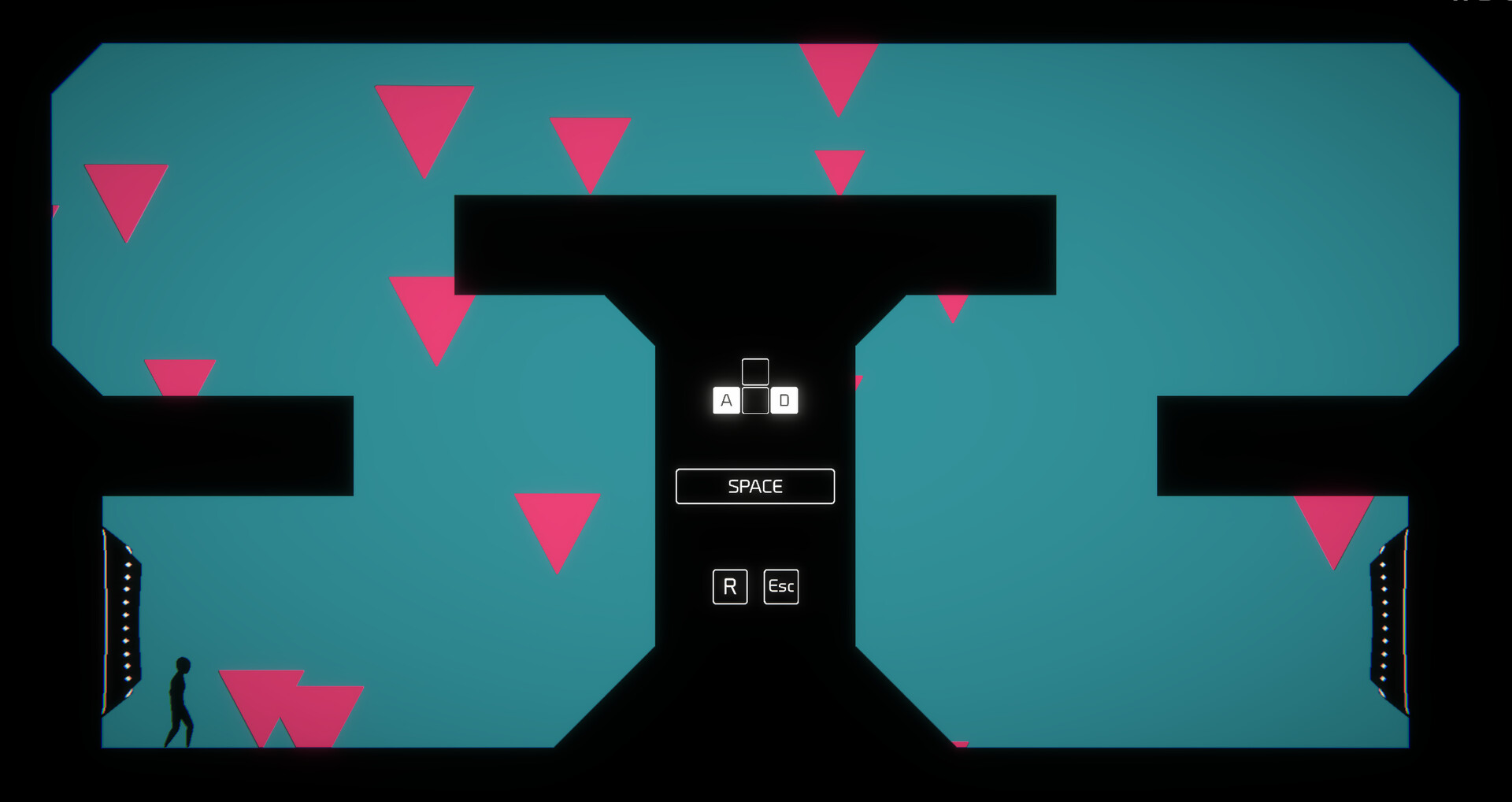
Task: Click the small triangle resting on the left platform
Action: (179, 377)
